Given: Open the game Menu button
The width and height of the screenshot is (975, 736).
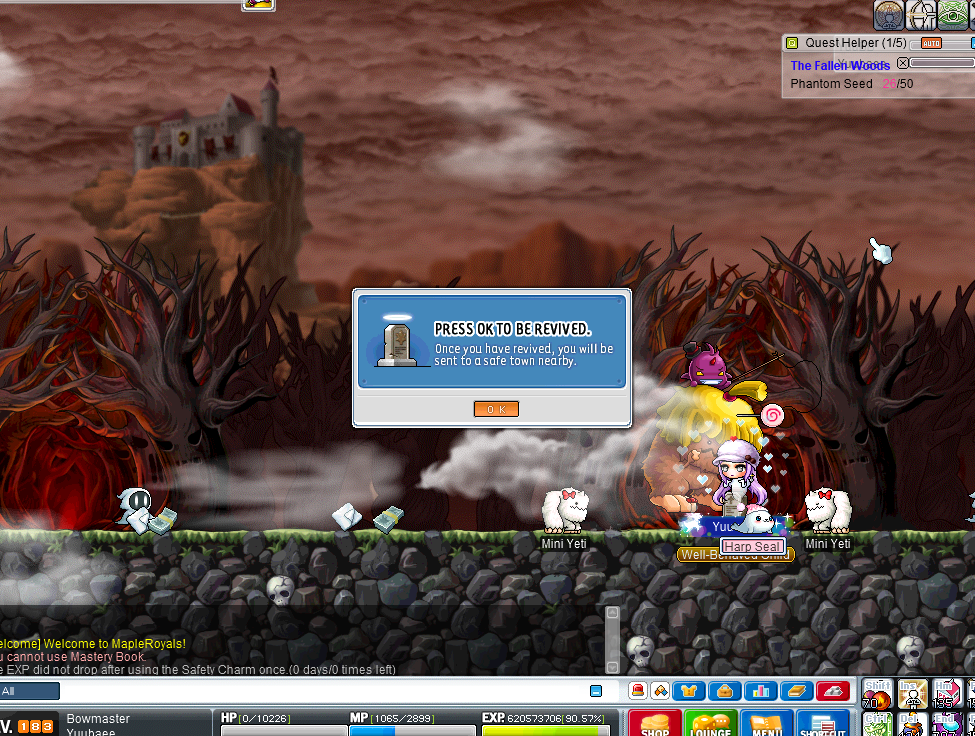Looking at the screenshot, I should pyautogui.click(x=767, y=723).
